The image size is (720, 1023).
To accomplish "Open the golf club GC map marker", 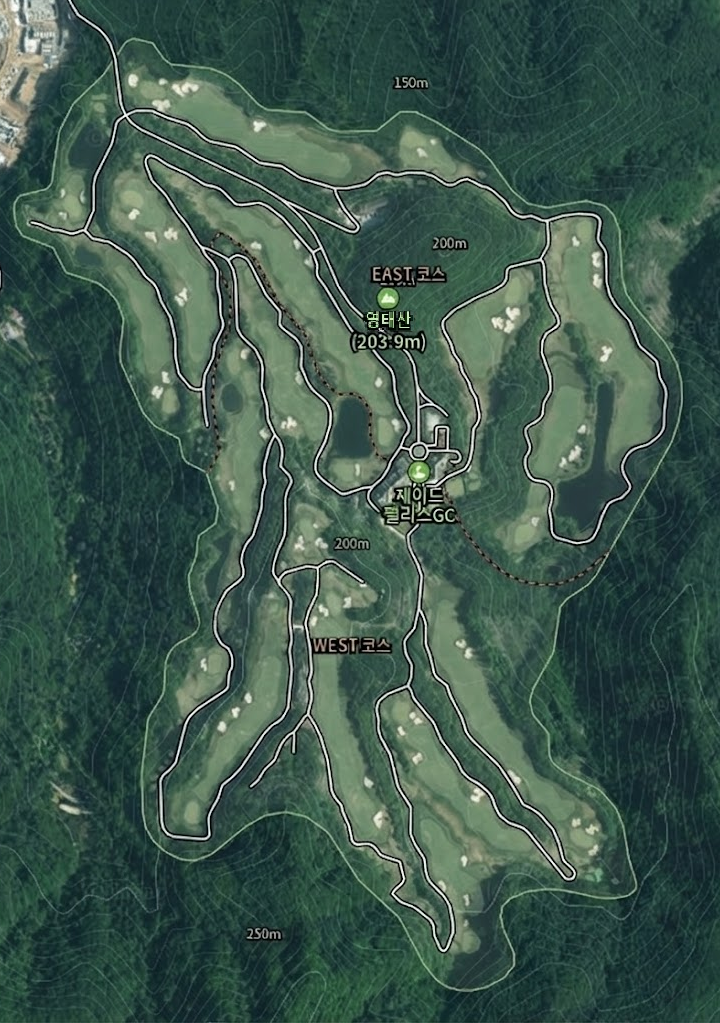I will pos(419,471).
